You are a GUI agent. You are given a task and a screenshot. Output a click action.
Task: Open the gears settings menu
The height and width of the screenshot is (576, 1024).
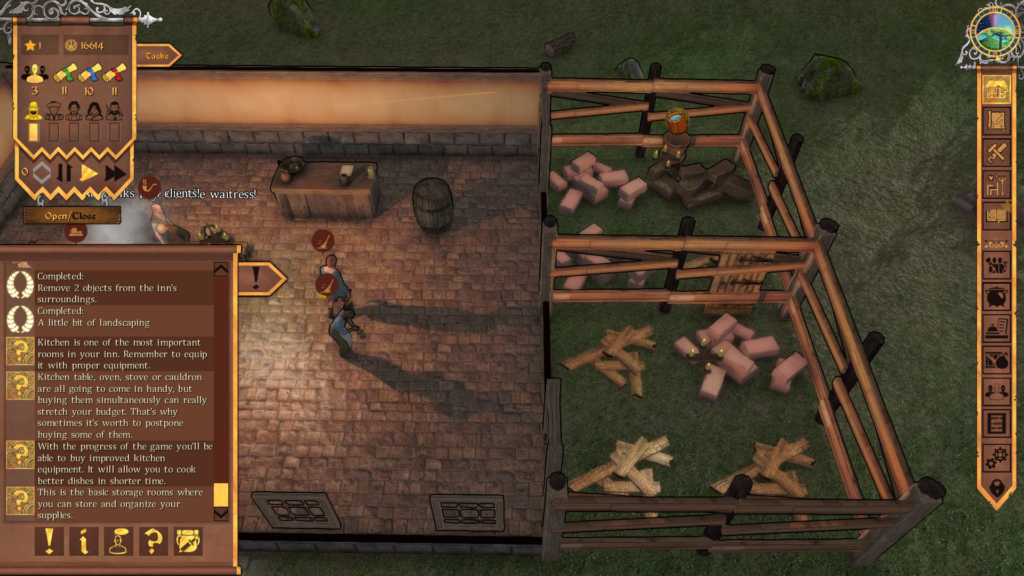coord(995,456)
